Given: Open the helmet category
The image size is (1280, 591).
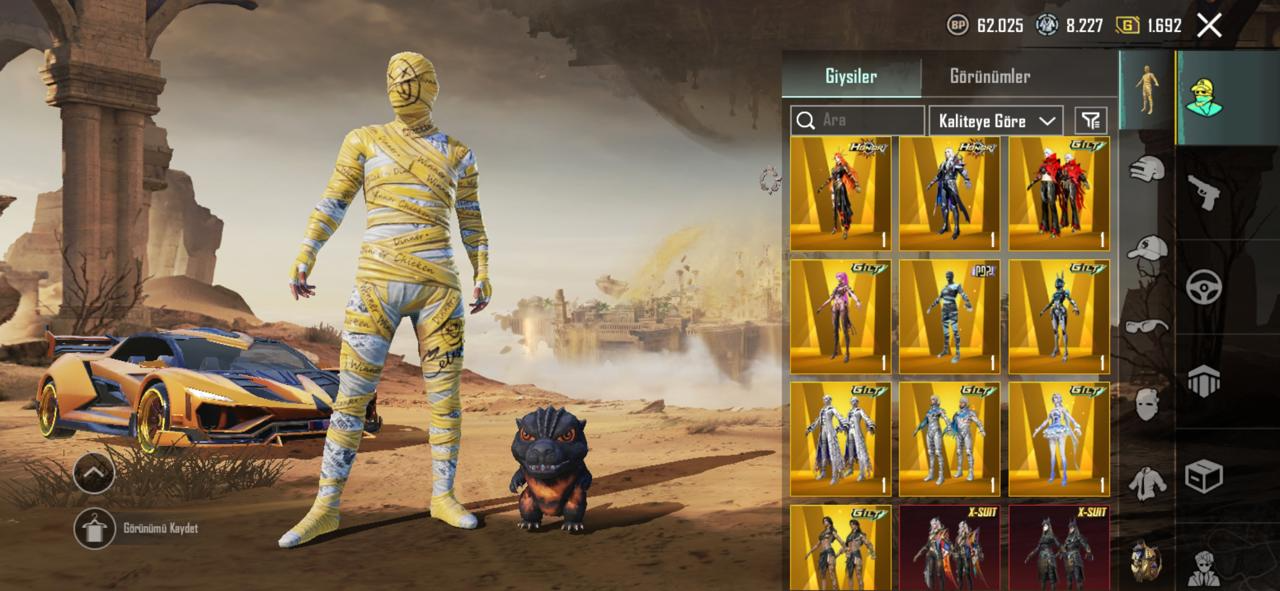Looking at the screenshot, I should [1147, 169].
